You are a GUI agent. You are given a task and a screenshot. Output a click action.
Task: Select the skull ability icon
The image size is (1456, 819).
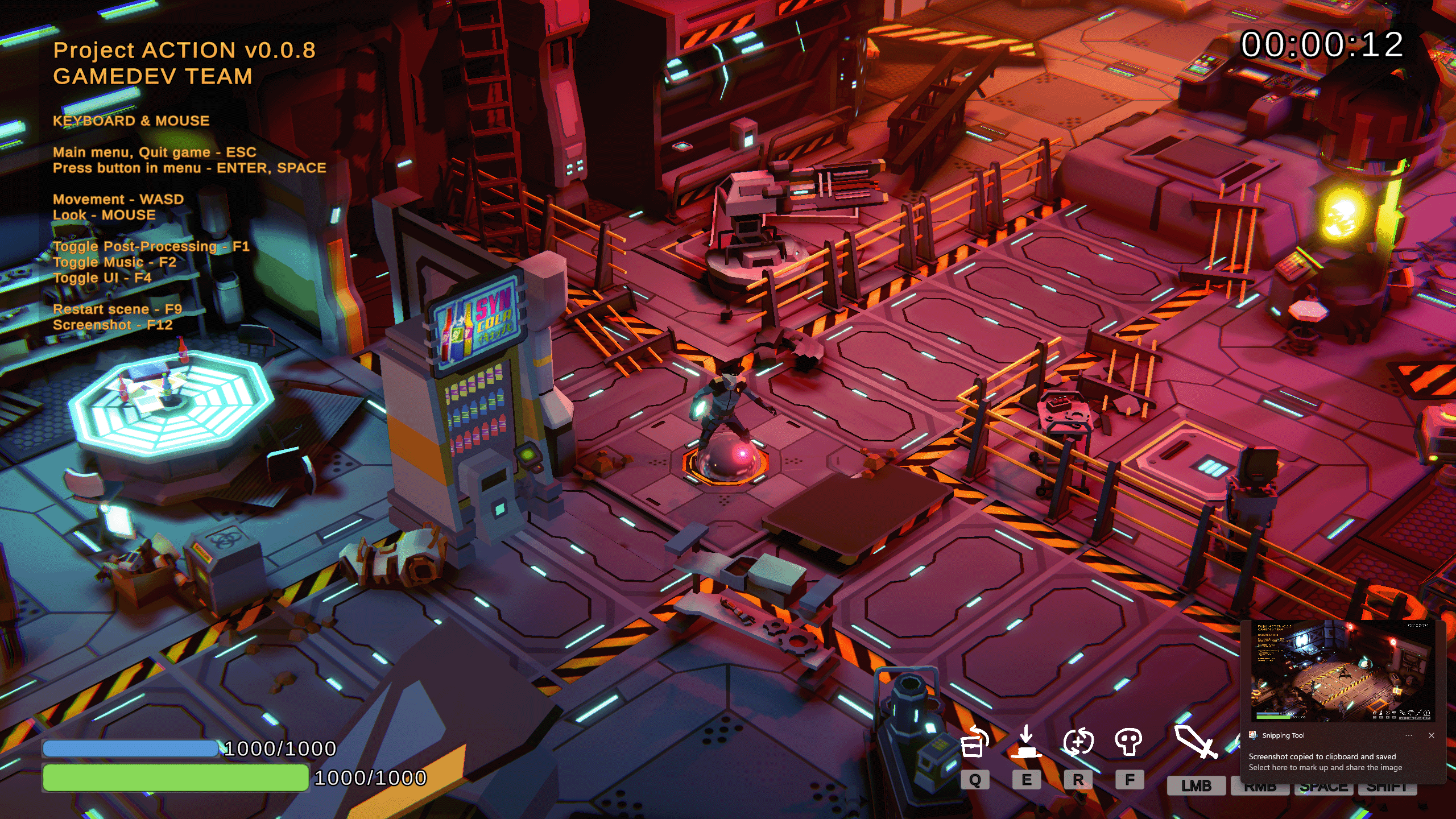(1129, 742)
